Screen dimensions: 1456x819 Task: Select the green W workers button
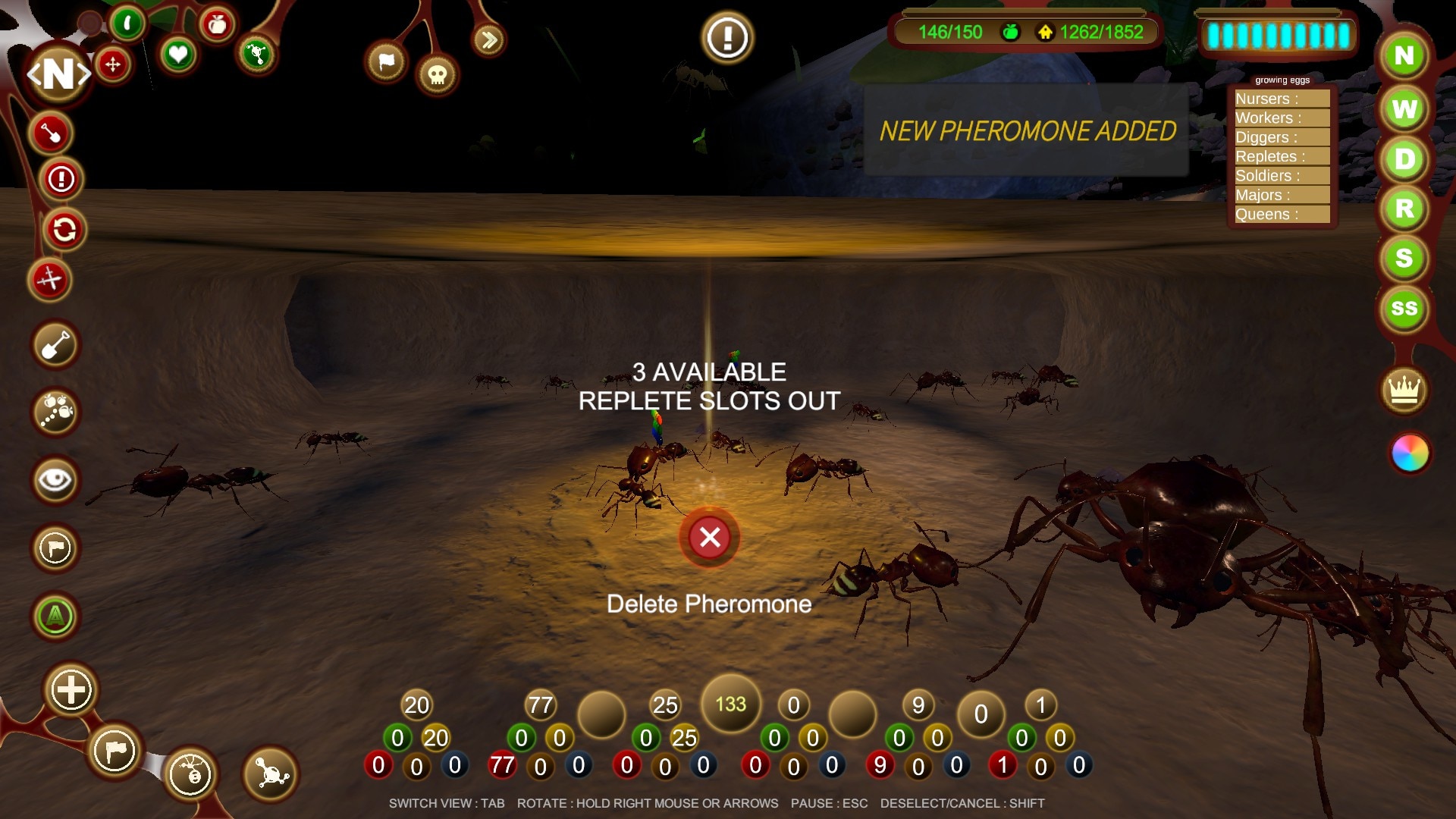coord(1404,109)
